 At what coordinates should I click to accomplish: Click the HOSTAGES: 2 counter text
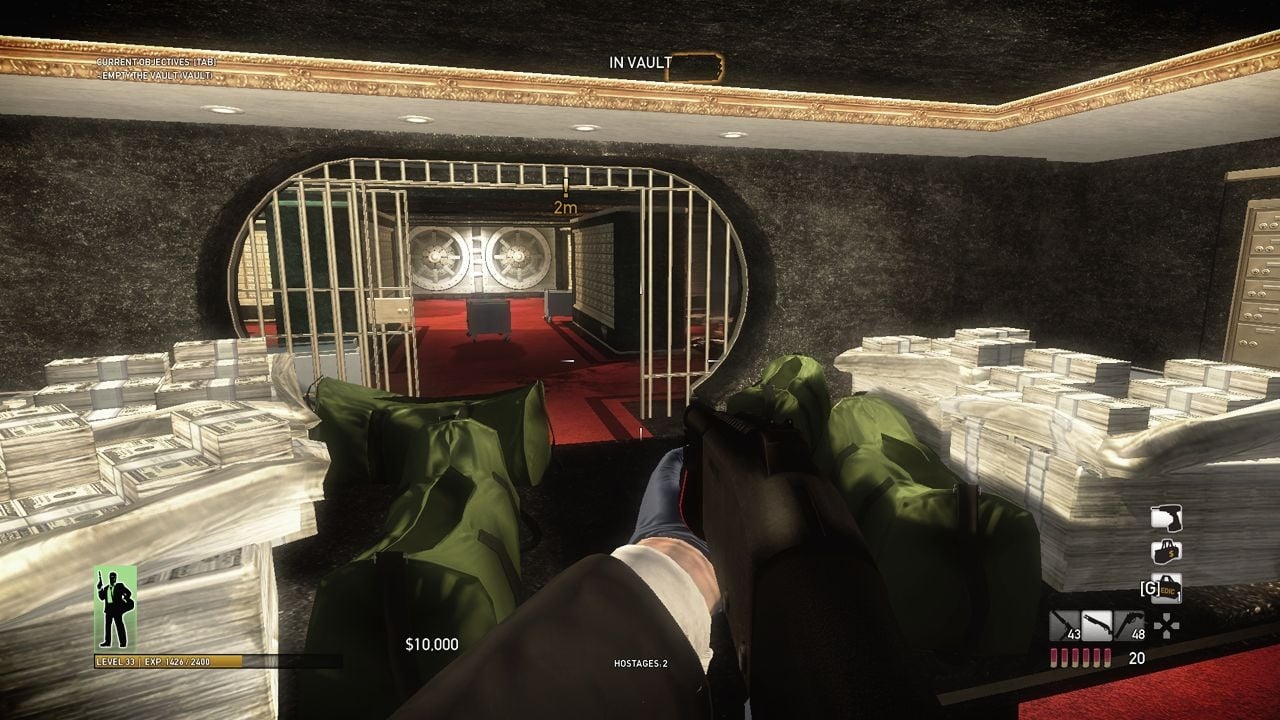click(x=639, y=662)
